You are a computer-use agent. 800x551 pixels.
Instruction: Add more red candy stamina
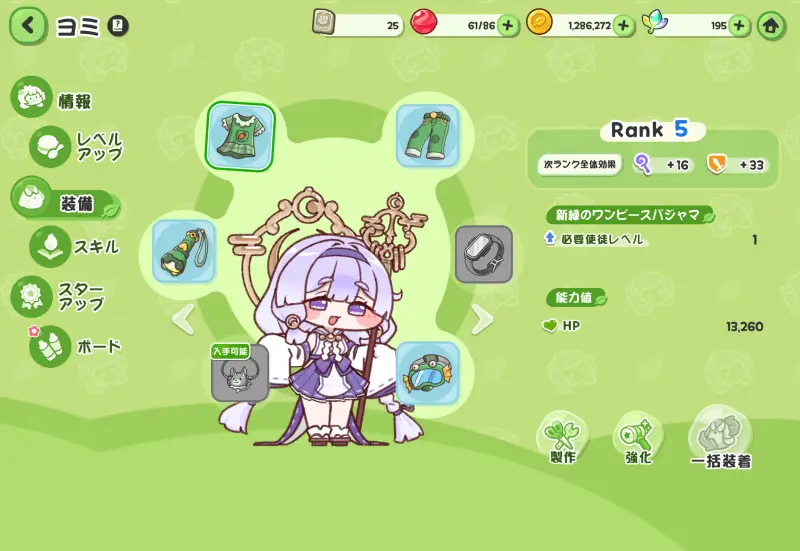click(508, 26)
